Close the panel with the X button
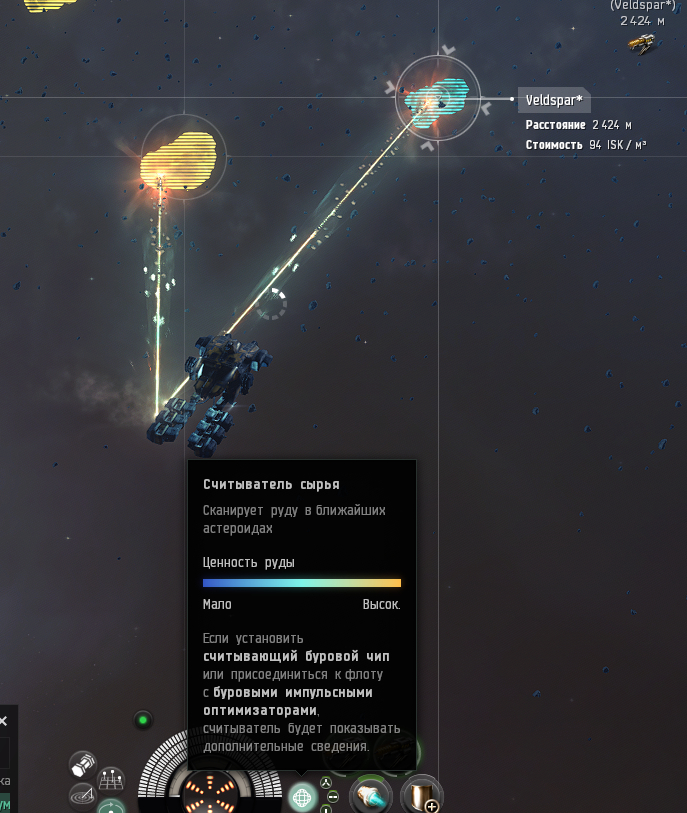This screenshot has width=687, height=813. (x=3, y=720)
